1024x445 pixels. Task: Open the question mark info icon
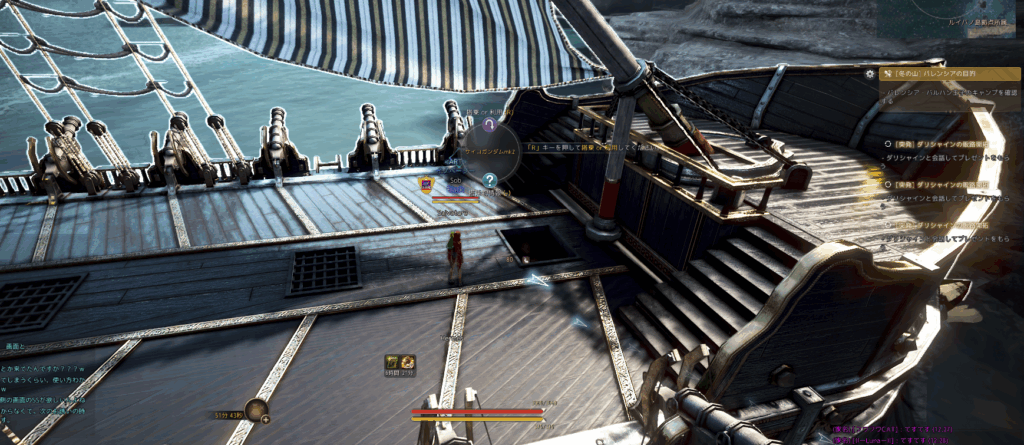click(490, 180)
